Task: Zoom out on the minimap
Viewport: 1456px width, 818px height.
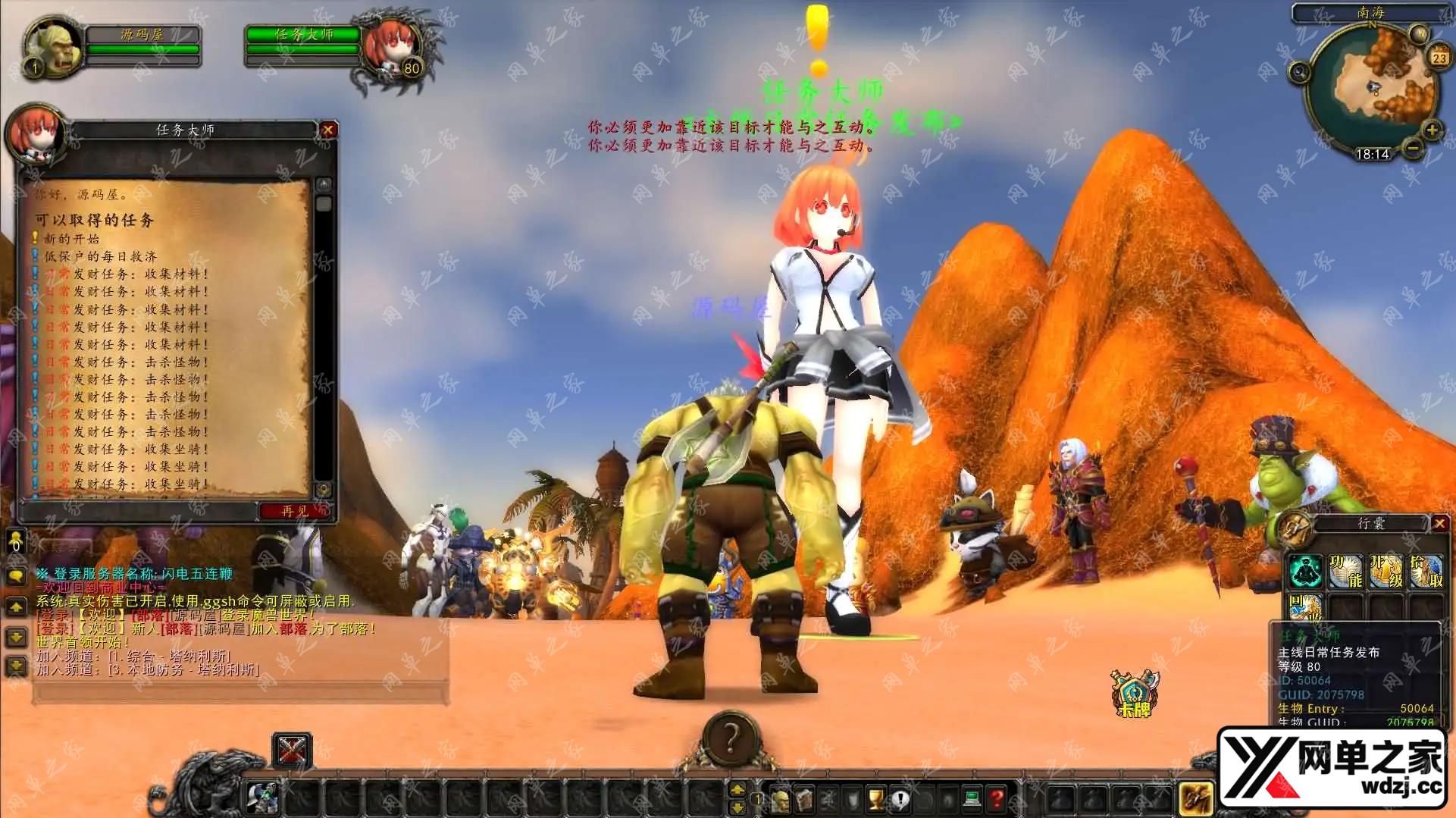Action: click(x=1411, y=146)
